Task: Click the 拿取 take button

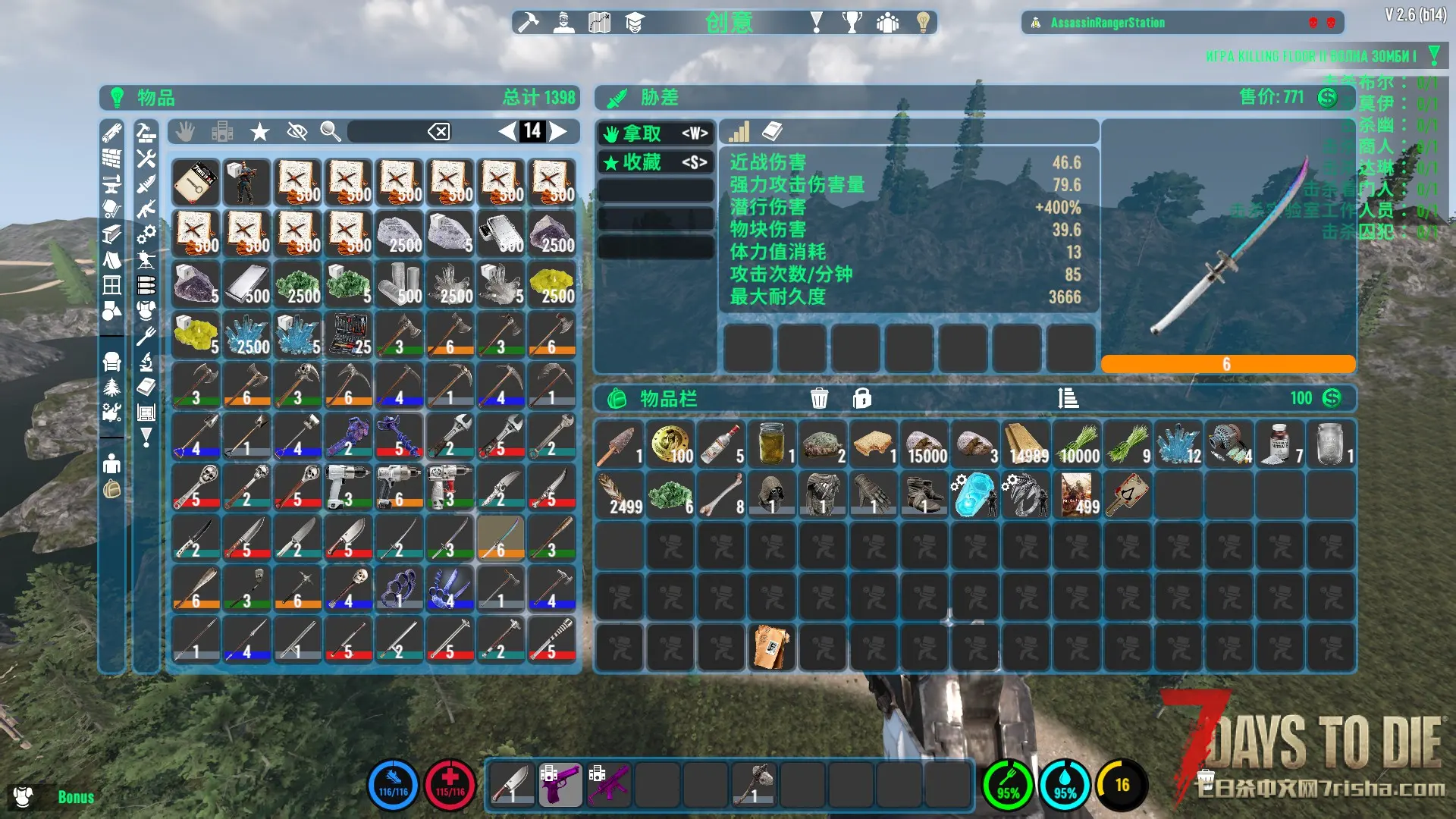Action: coord(655,133)
